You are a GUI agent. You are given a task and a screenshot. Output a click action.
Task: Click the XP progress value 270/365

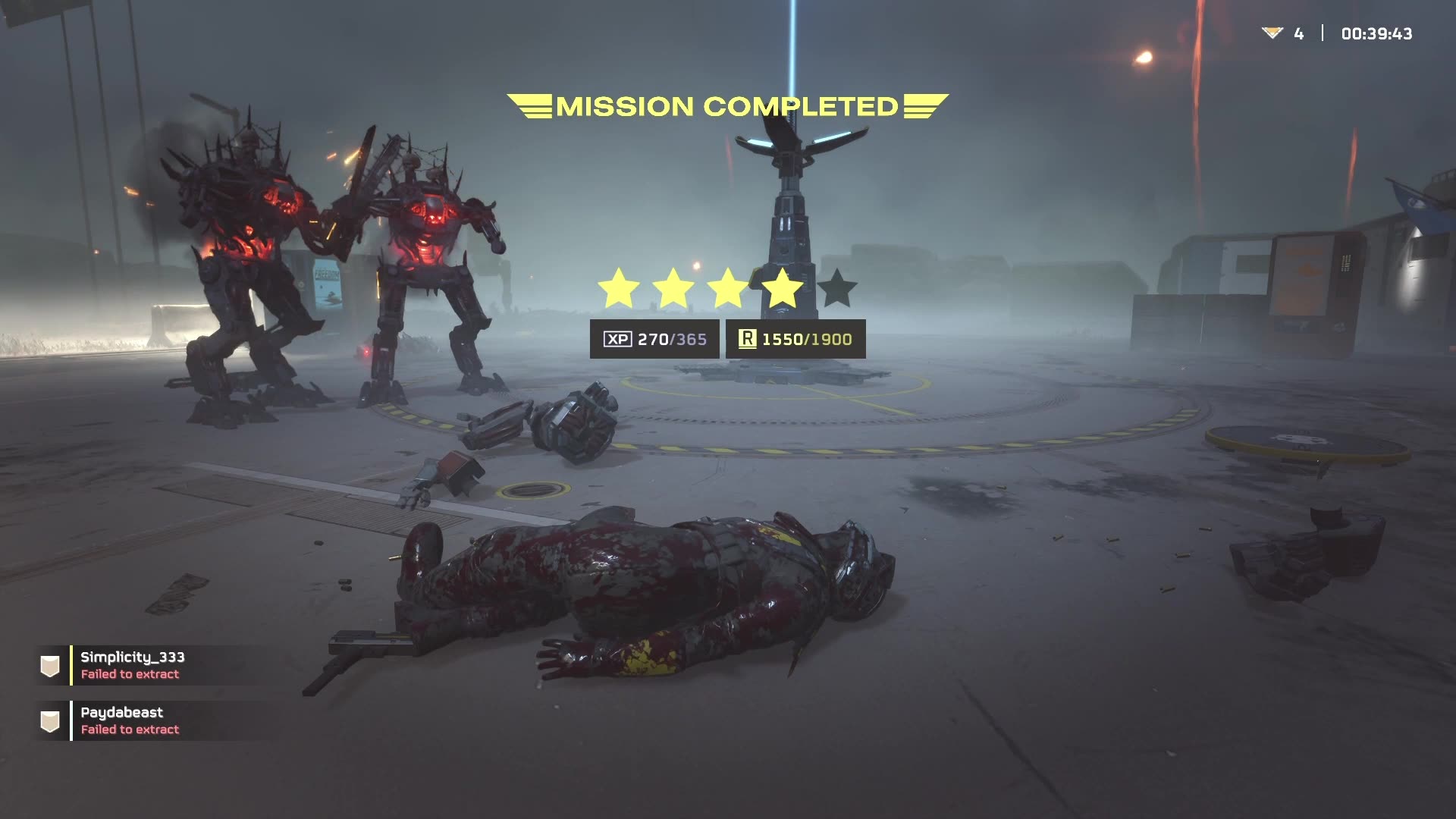[672, 339]
